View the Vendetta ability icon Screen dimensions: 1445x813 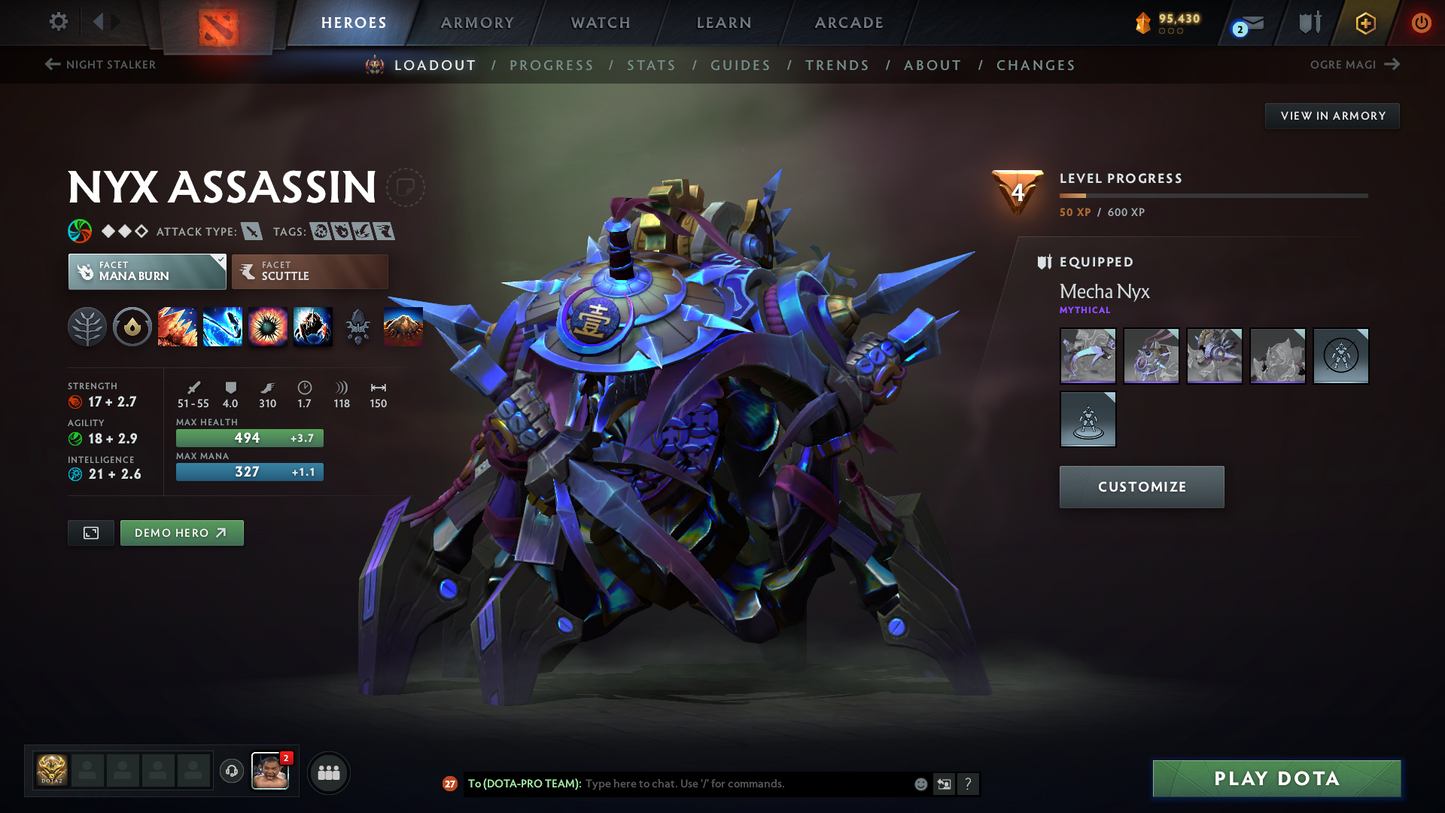313,327
